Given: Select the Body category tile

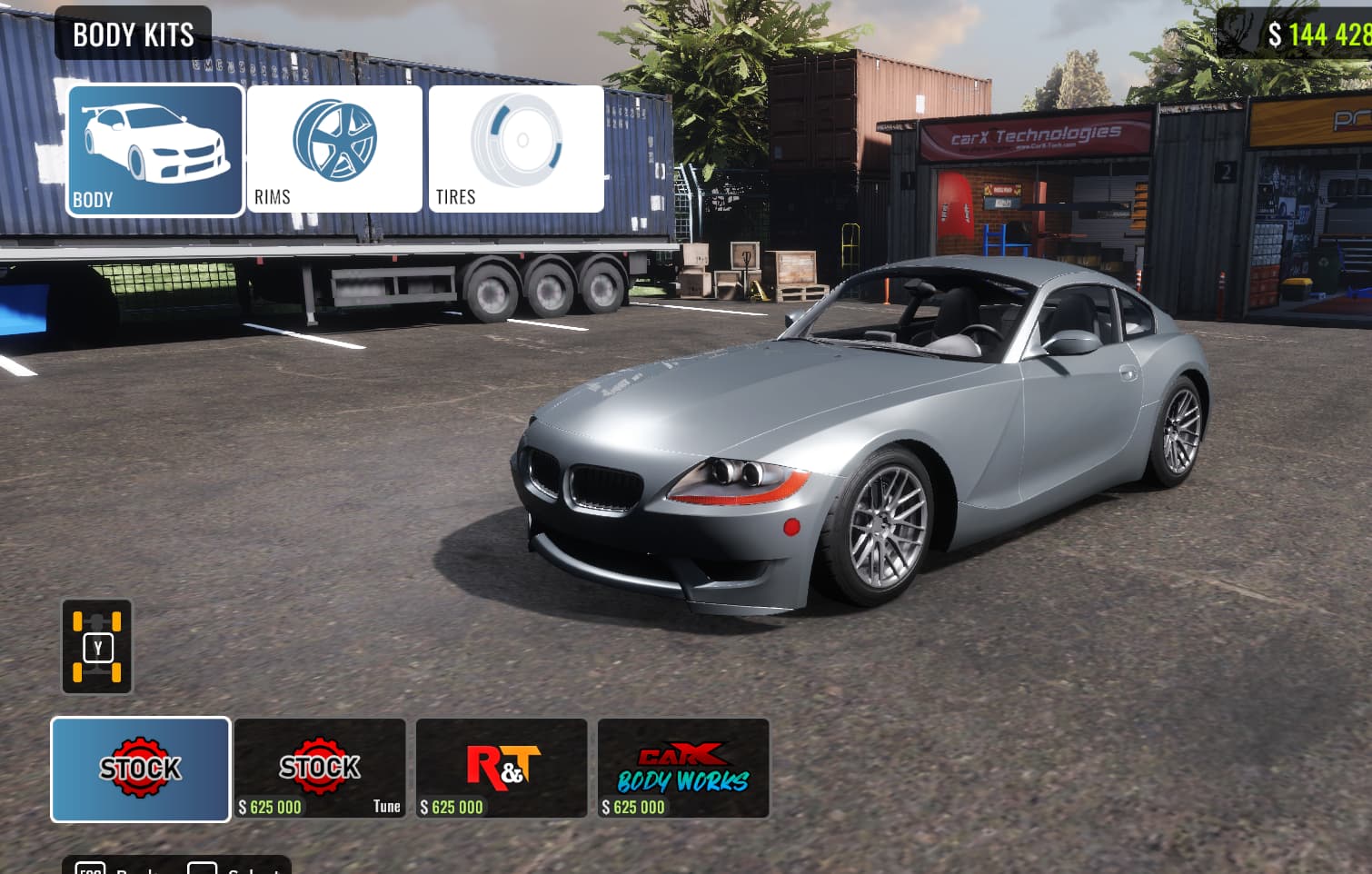Looking at the screenshot, I should pyautogui.click(x=155, y=150).
